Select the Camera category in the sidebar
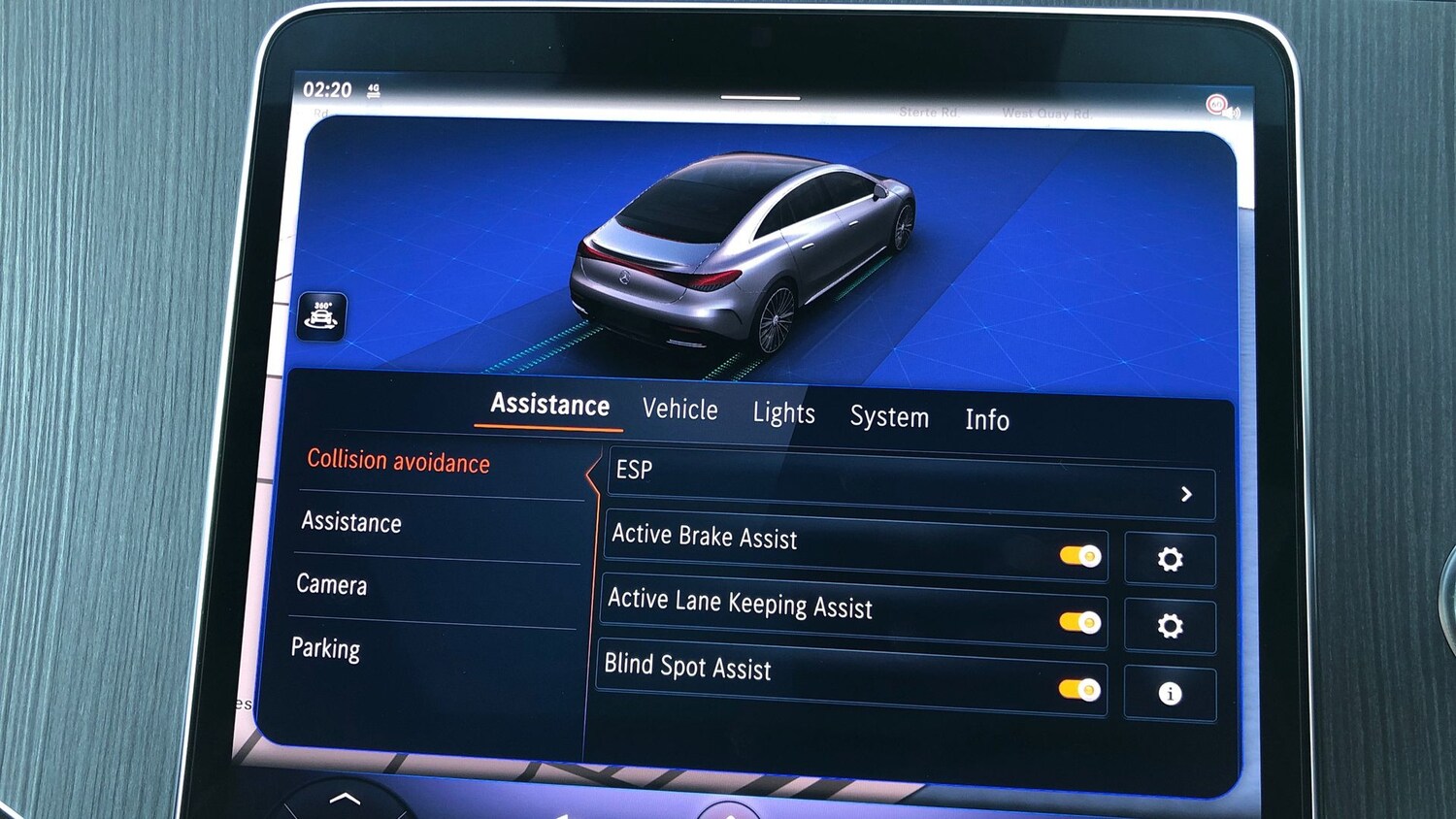This screenshot has width=1456, height=819. [332, 585]
